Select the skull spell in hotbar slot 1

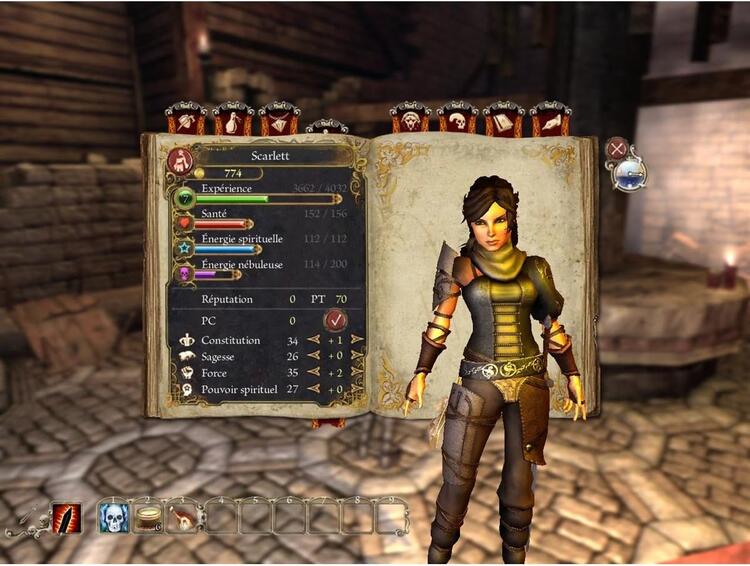113,518
